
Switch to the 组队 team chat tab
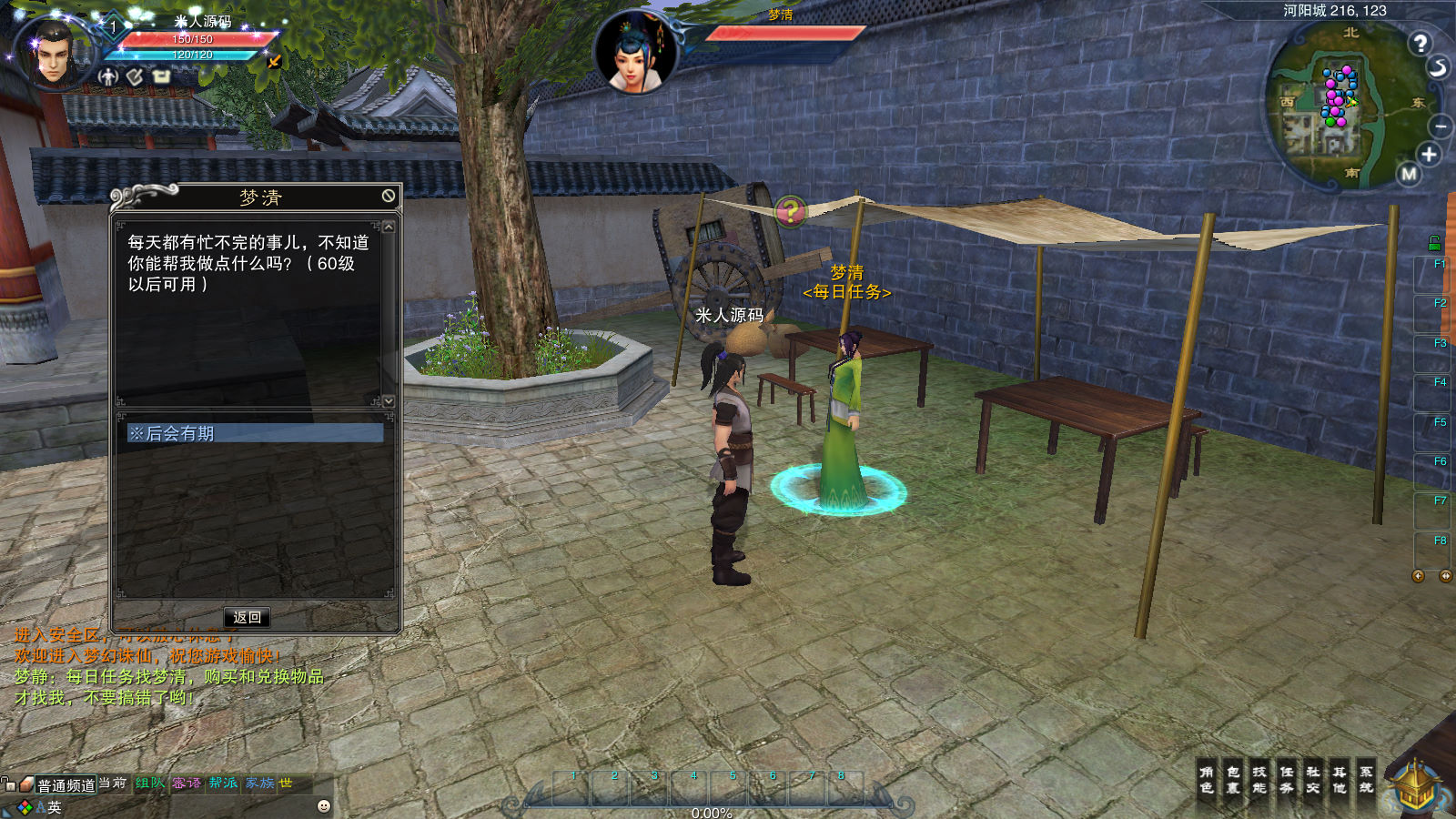(x=150, y=784)
